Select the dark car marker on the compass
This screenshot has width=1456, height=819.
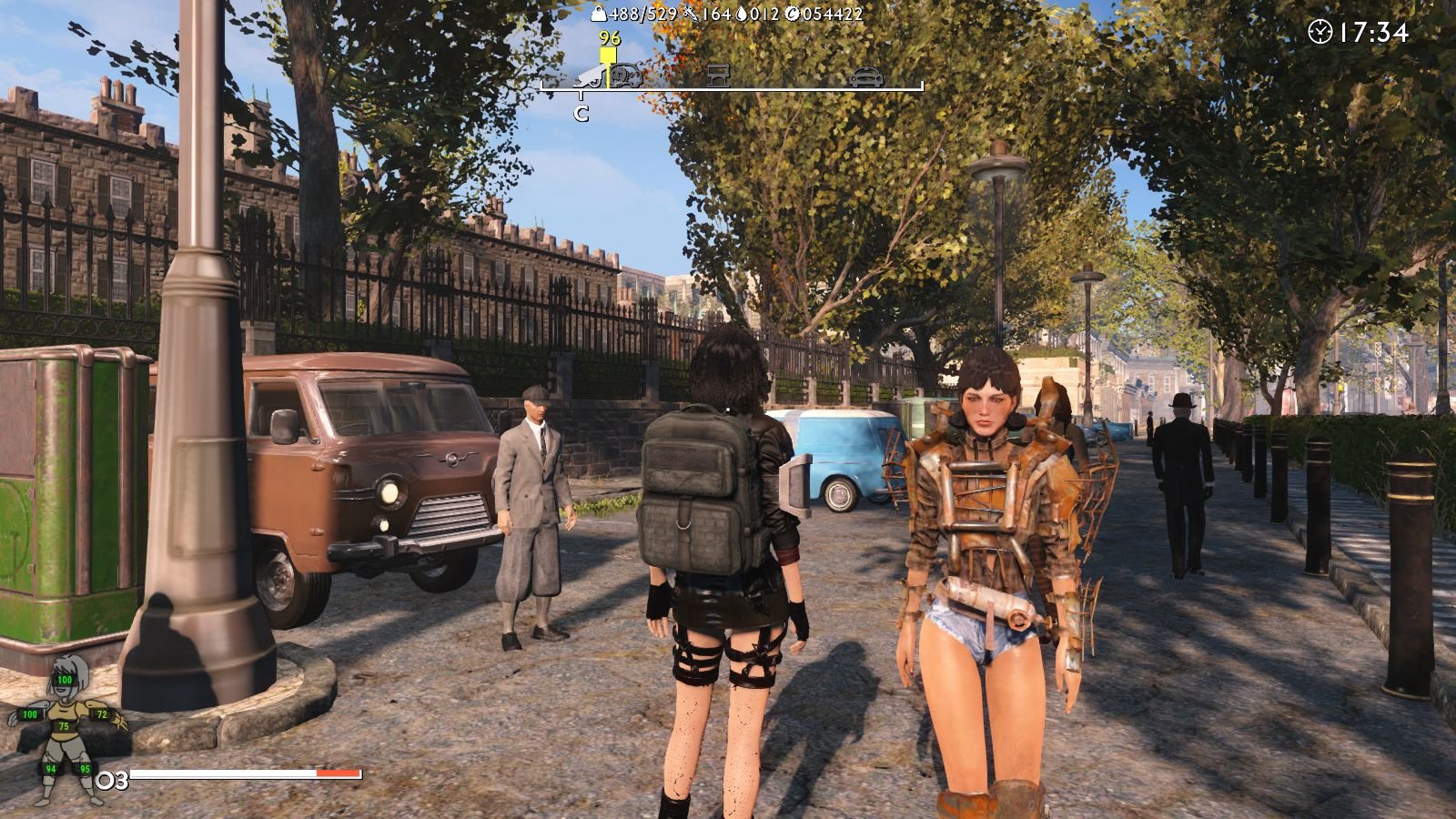[x=866, y=76]
